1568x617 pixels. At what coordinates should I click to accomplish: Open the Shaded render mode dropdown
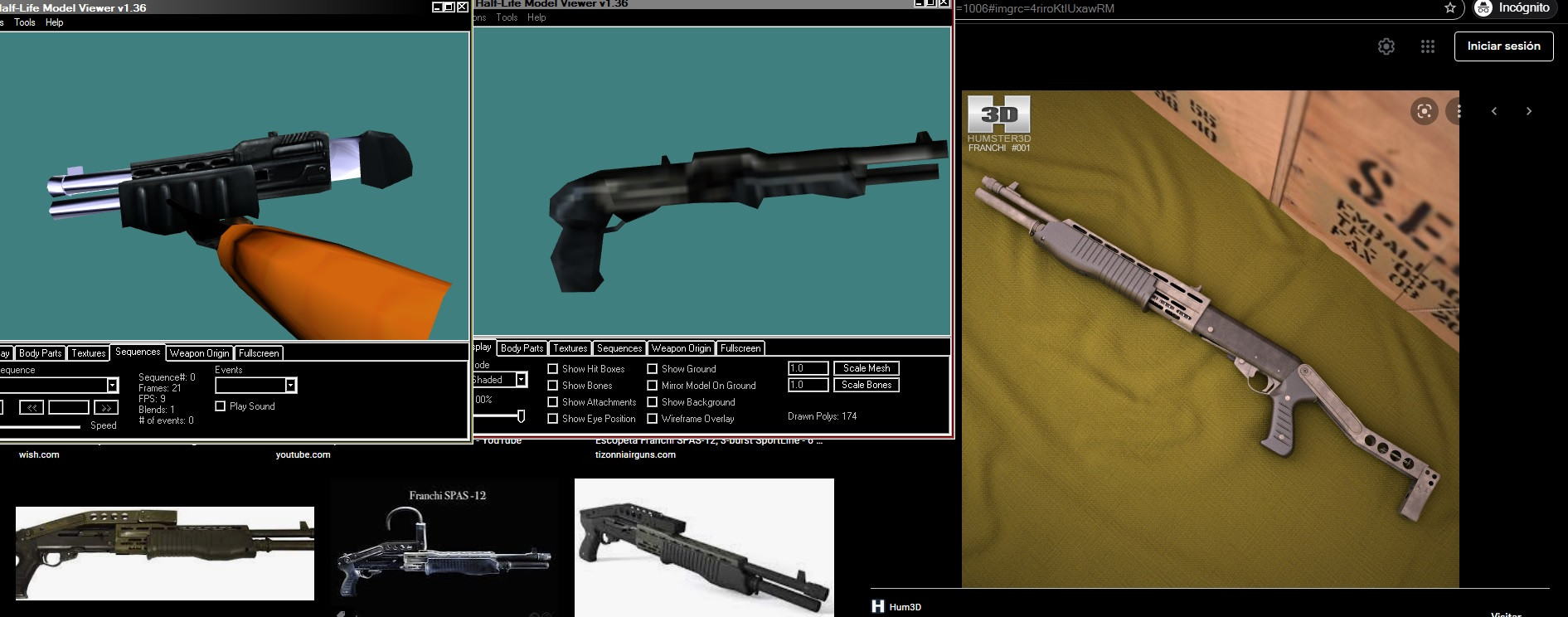(x=522, y=379)
